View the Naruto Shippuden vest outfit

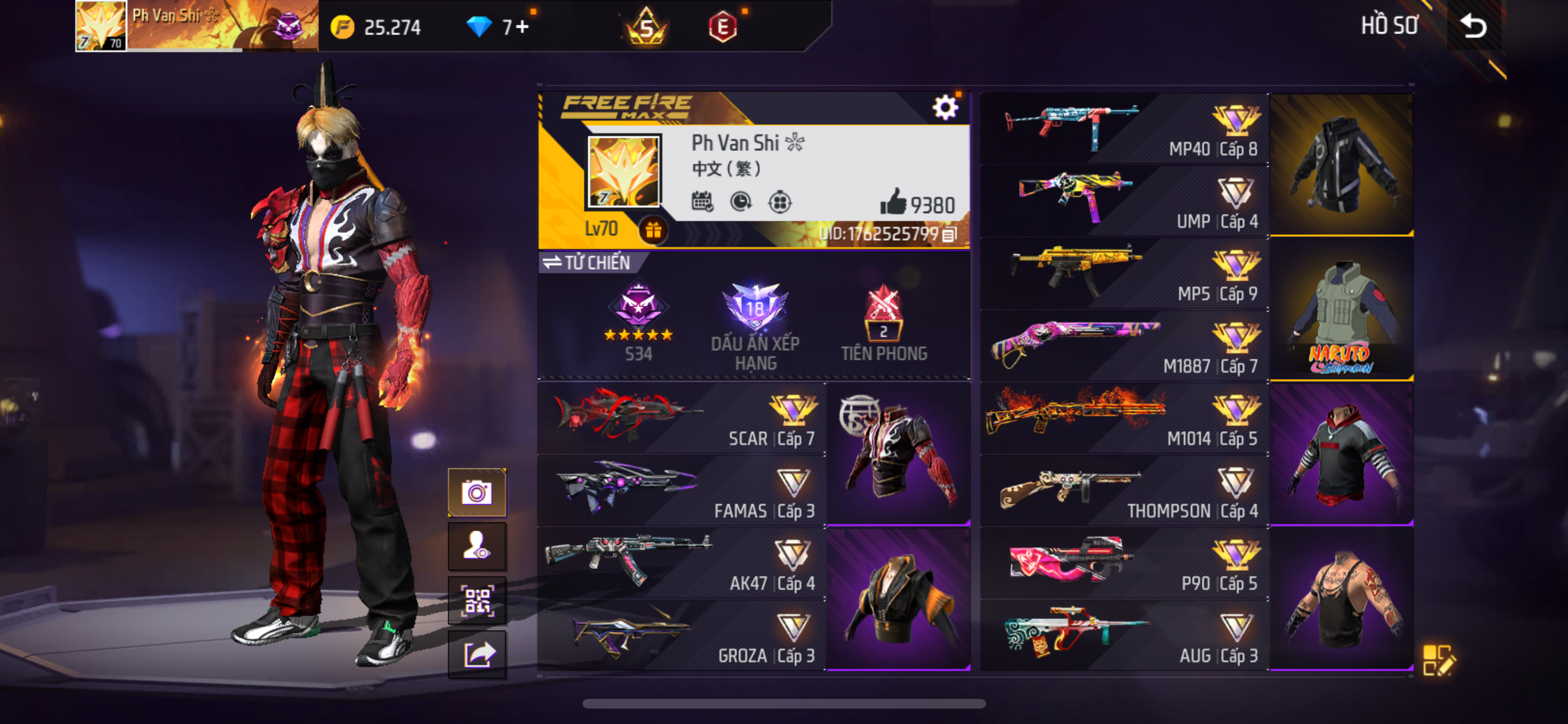coord(1341,310)
